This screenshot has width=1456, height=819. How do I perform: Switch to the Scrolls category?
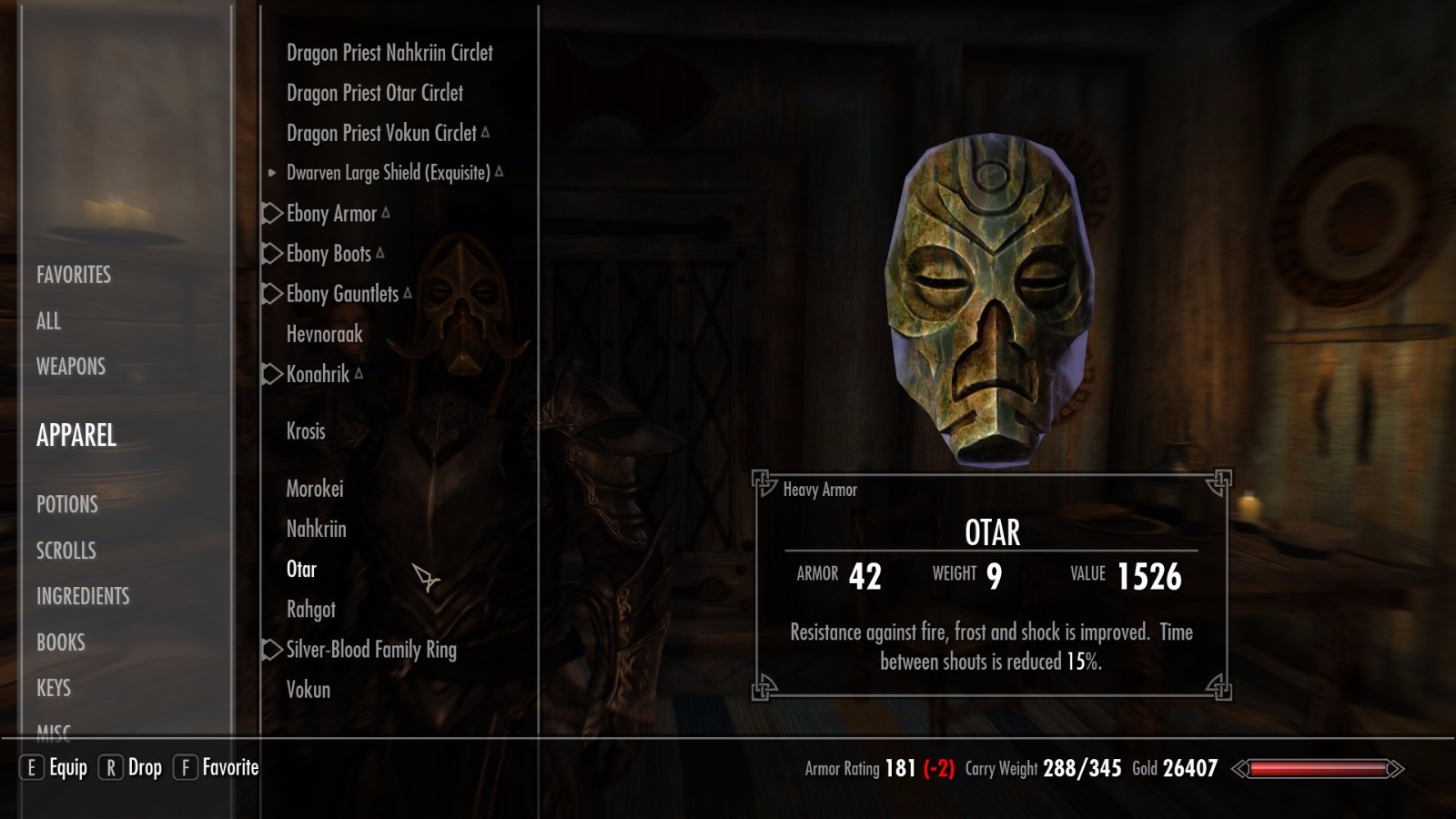tap(66, 551)
